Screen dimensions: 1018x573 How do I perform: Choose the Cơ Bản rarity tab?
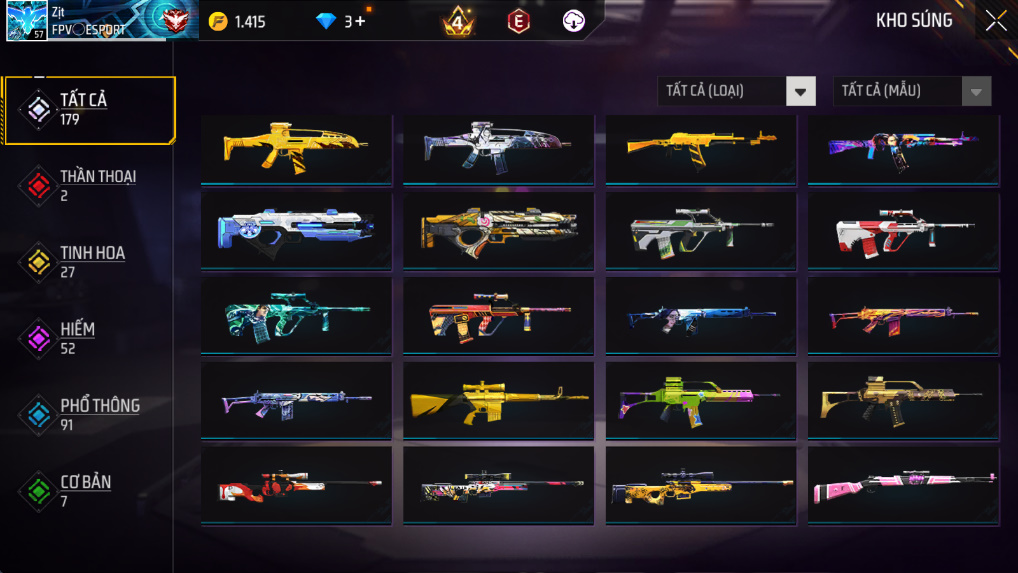[89, 491]
